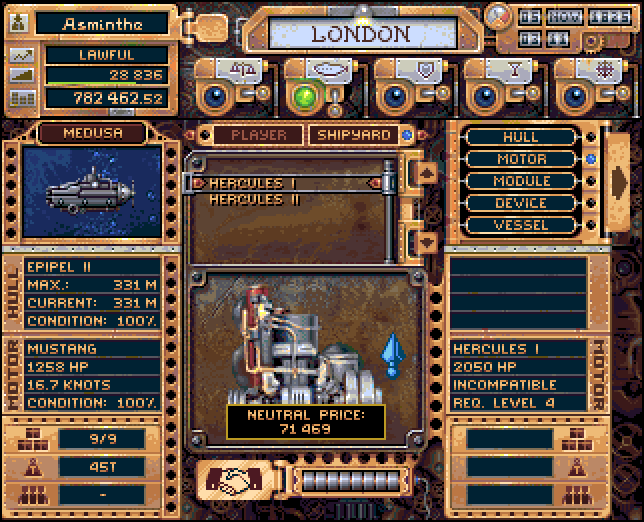This screenshot has width=644, height=522.
Task: Select the Hull category
Action: click(x=520, y=137)
